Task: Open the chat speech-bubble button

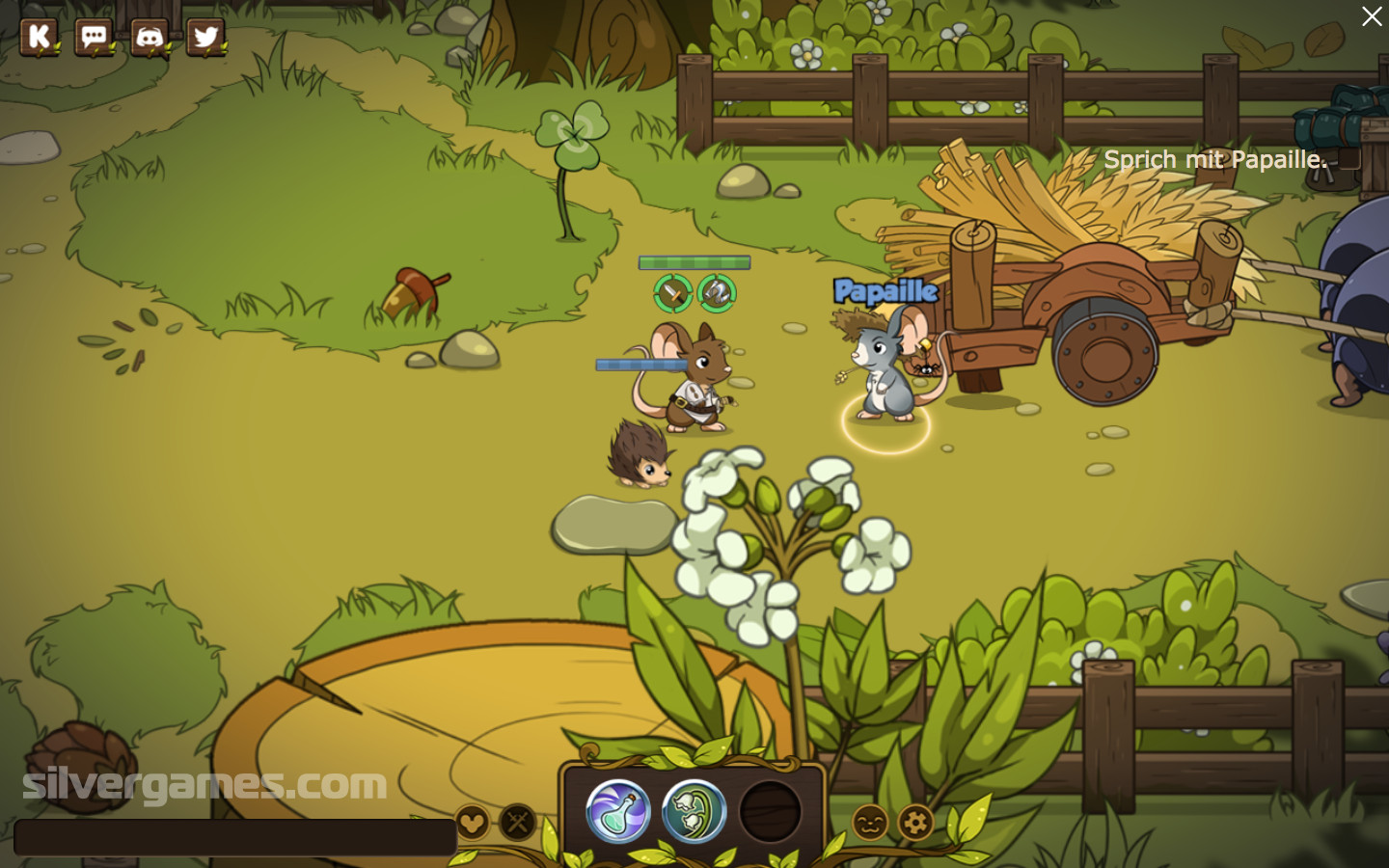Action: coord(95,38)
